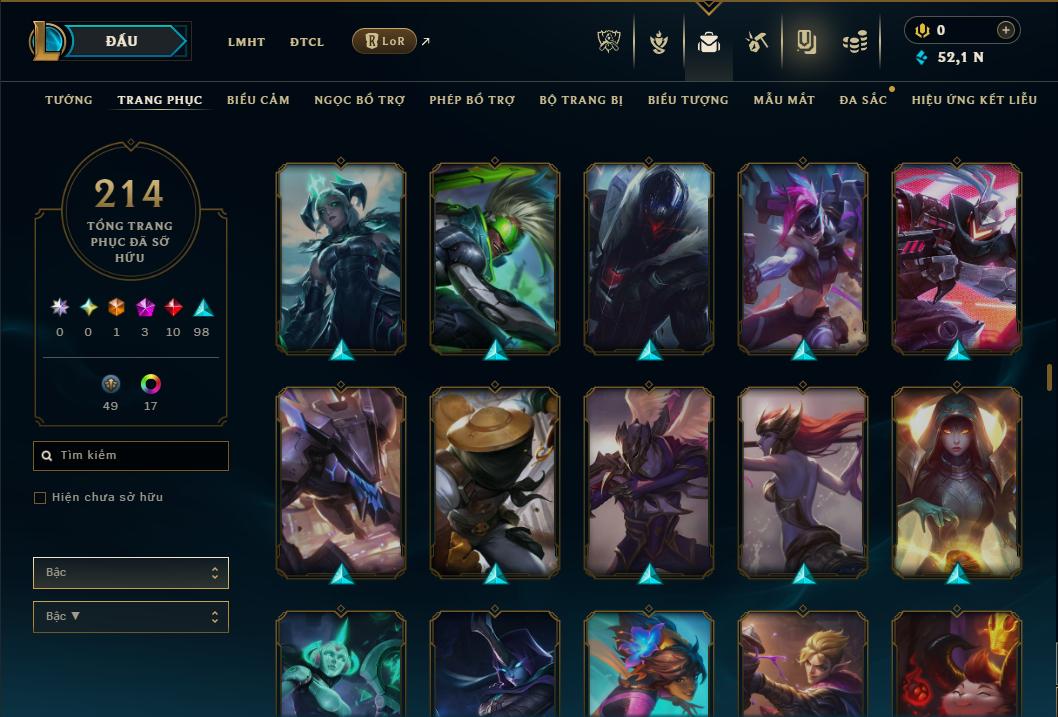Image resolution: width=1058 pixels, height=717 pixels.
Task: Click the Tìm kiếm search field
Action: click(x=131, y=456)
